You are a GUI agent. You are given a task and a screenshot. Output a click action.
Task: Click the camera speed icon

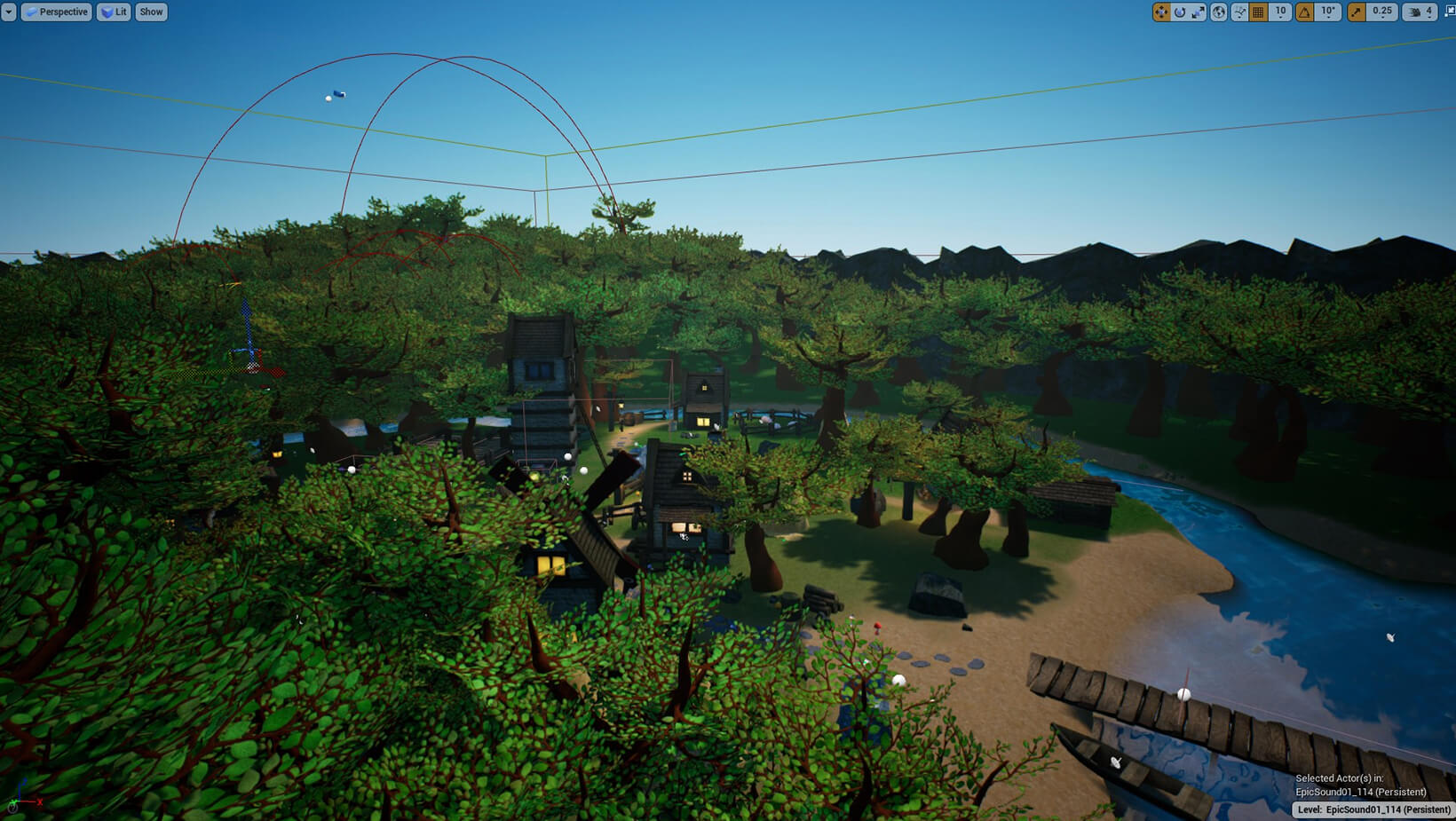pyautogui.click(x=1415, y=12)
